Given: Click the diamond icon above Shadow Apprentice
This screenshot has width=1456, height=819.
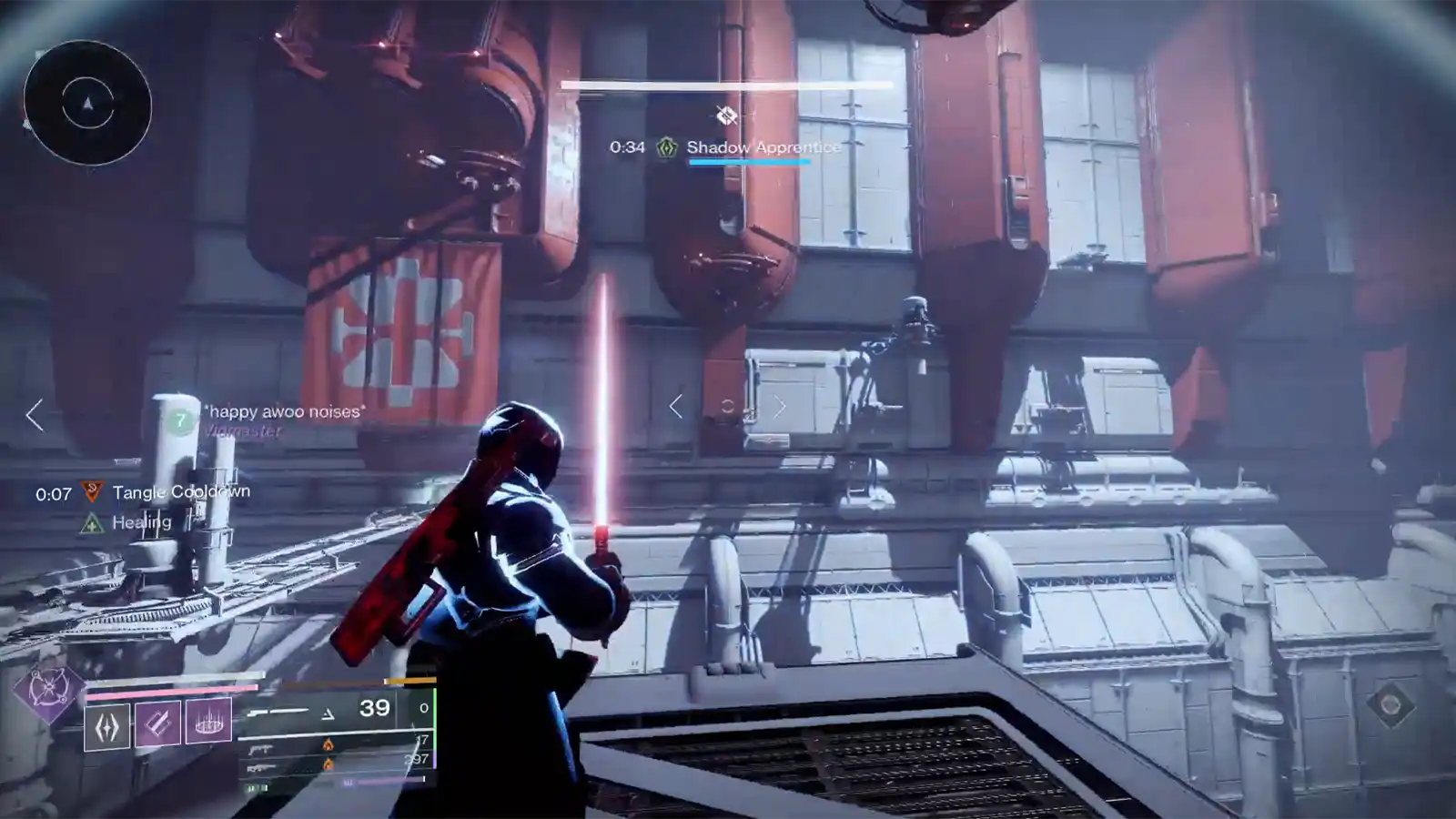Looking at the screenshot, I should (x=726, y=116).
